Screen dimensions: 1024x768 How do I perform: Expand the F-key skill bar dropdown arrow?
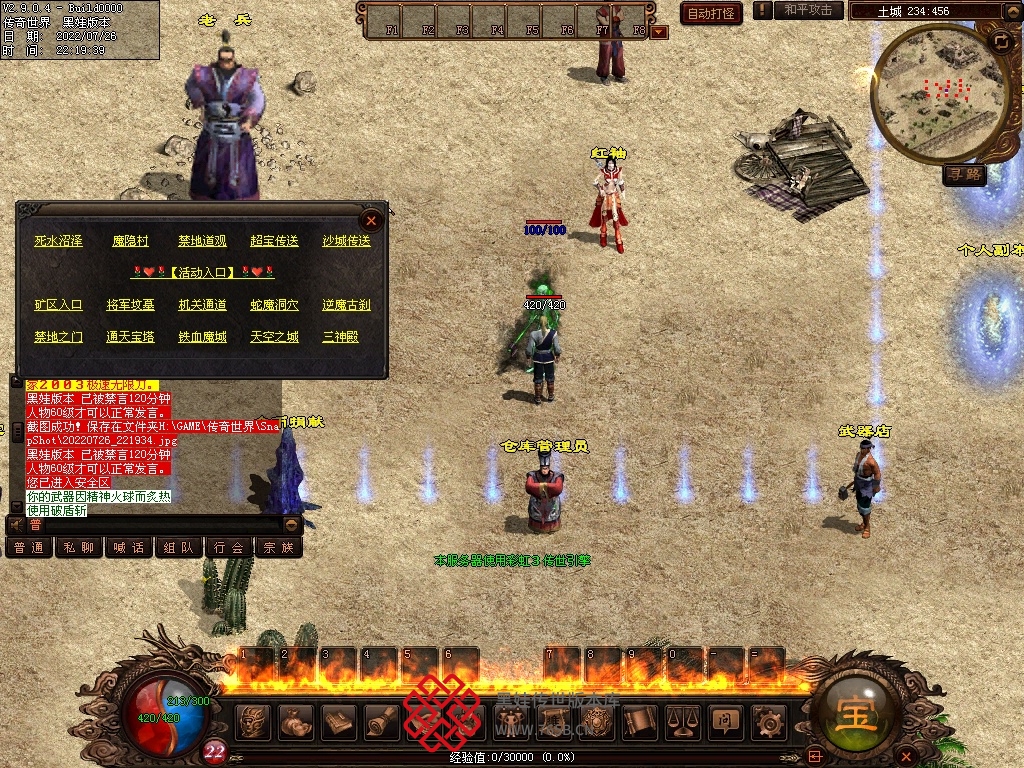(659, 32)
